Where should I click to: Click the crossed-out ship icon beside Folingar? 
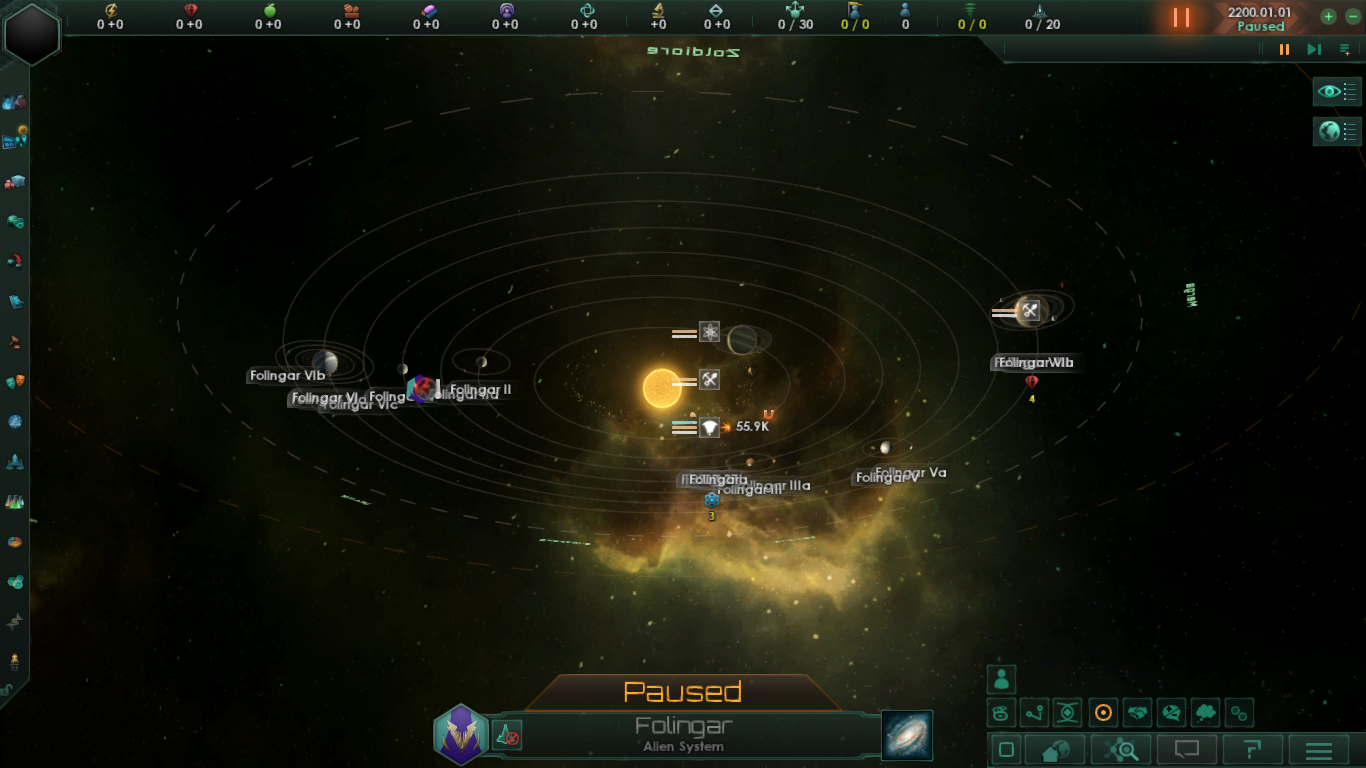click(507, 737)
